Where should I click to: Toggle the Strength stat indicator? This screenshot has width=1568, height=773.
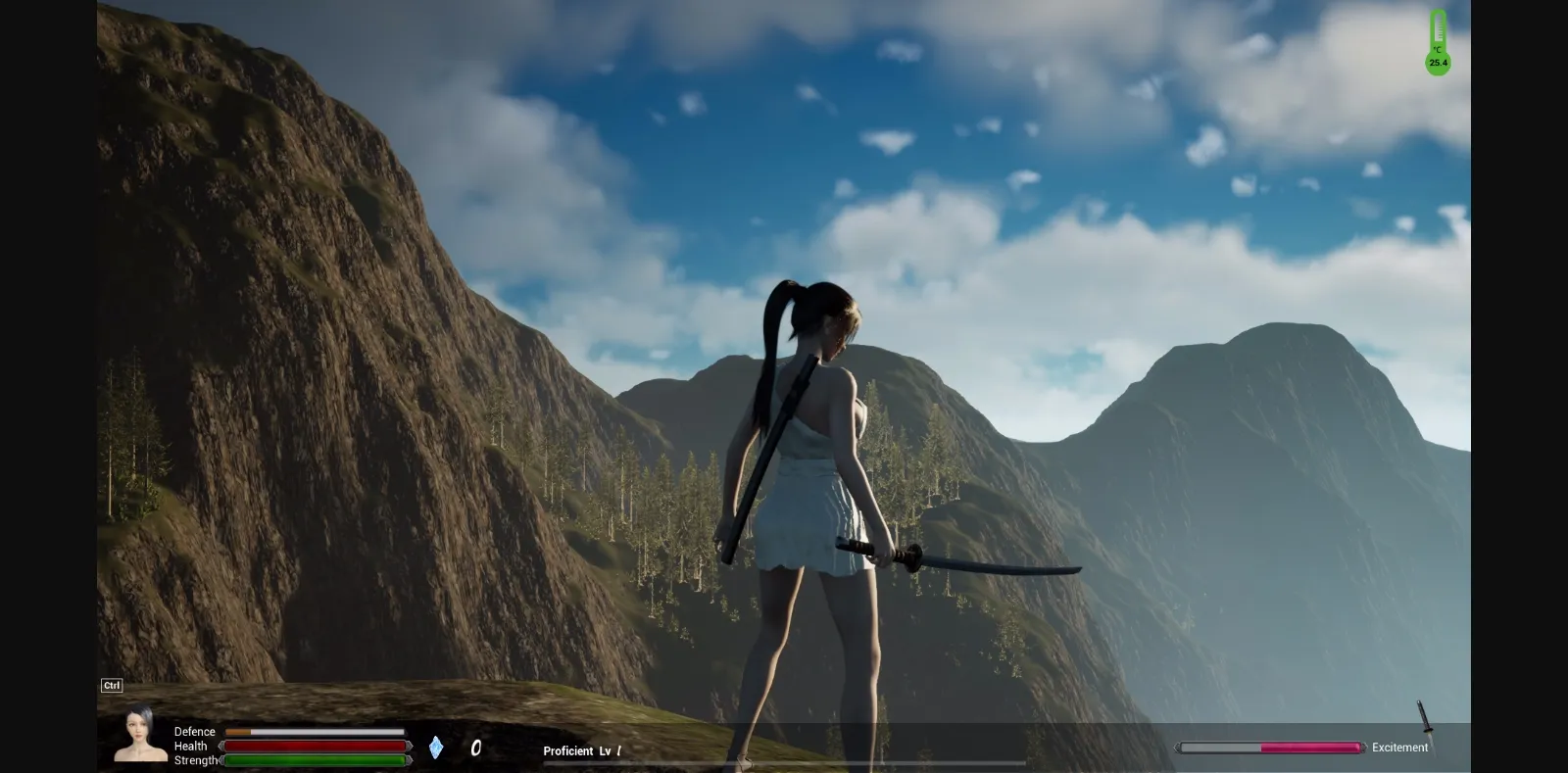tap(314, 760)
